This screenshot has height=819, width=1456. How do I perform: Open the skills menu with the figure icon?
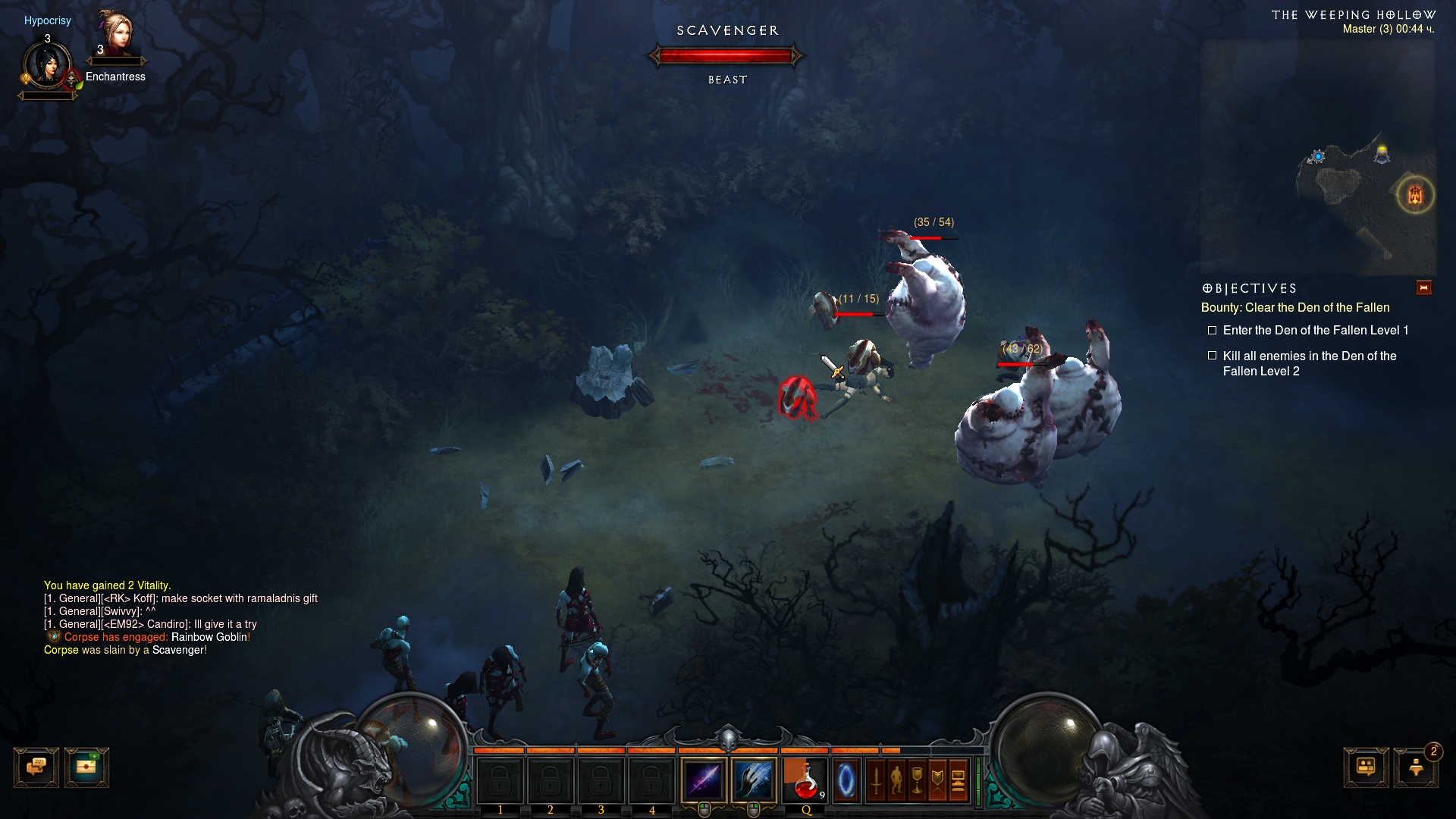[896, 780]
